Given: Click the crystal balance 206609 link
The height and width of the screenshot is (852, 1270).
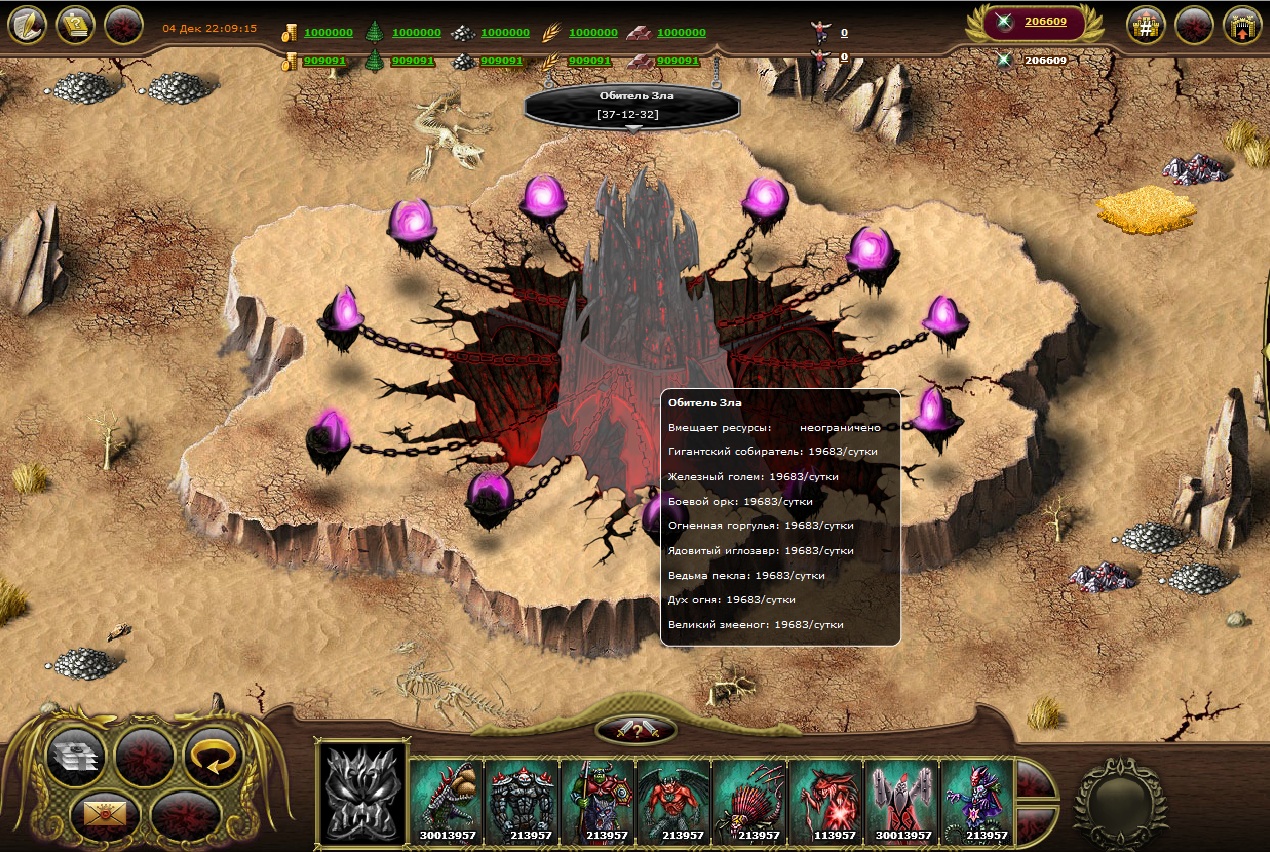Looking at the screenshot, I should point(1045,22).
